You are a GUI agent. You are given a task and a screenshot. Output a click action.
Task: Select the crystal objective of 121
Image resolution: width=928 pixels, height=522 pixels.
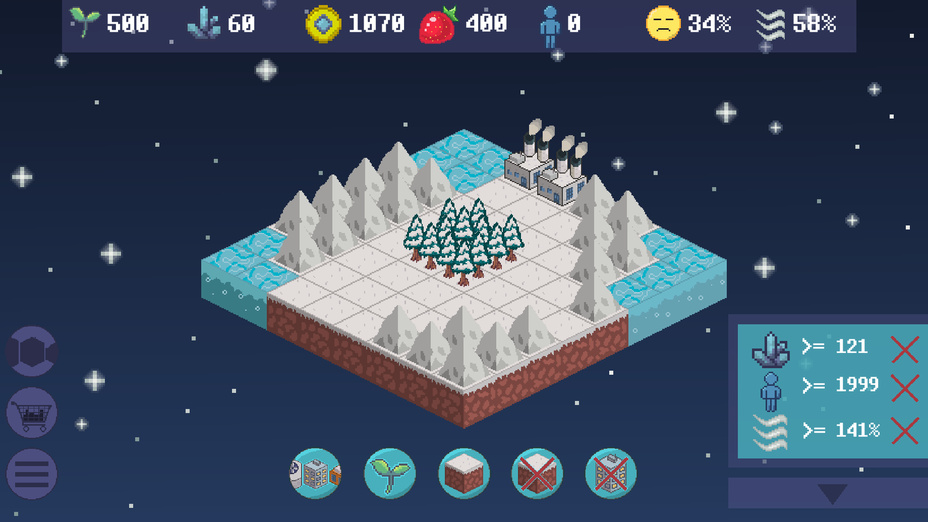click(x=832, y=348)
